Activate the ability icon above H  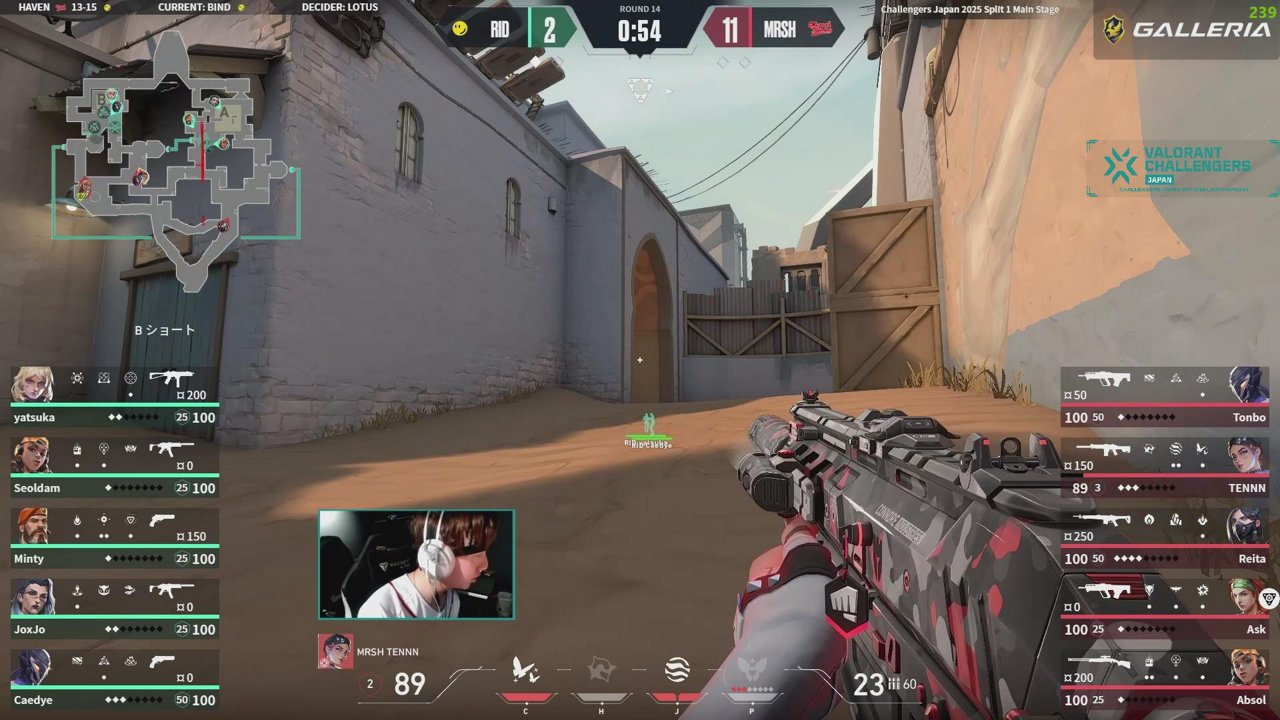[x=600, y=670]
